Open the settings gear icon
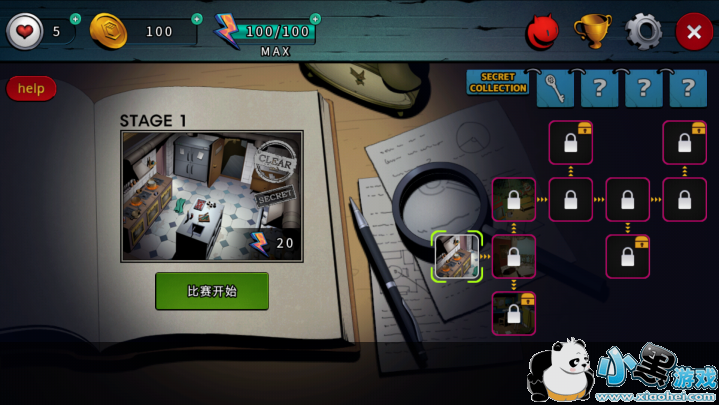This screenshot has width=719, height=405. pos(643,31)
